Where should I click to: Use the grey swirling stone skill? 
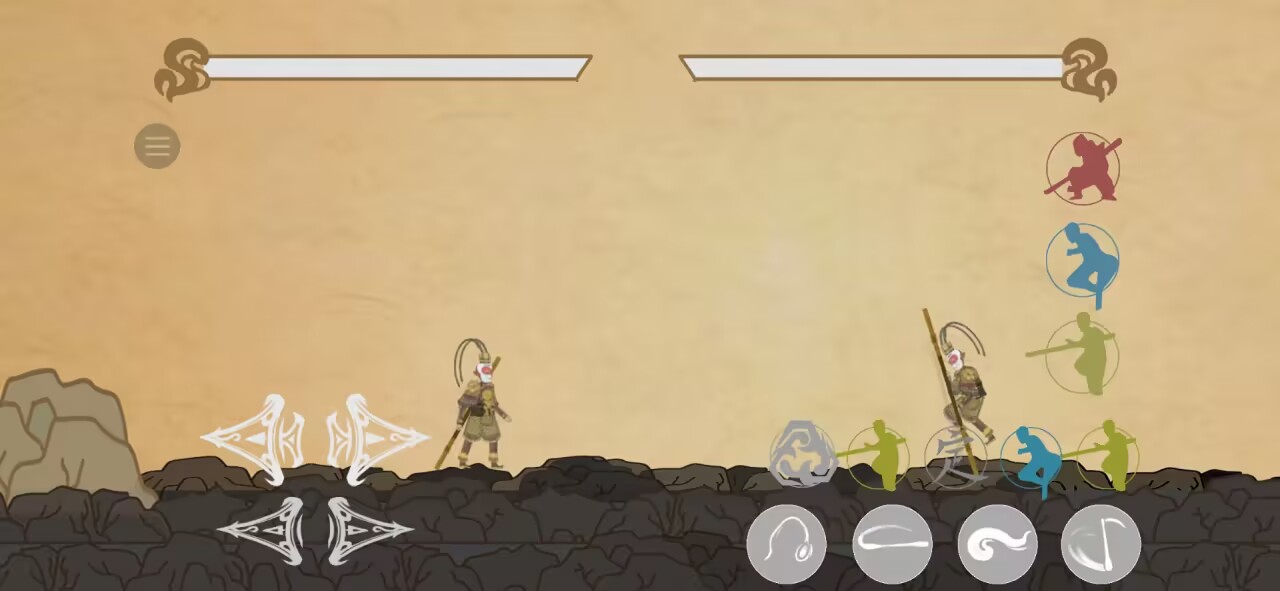[x=802, y=455]
